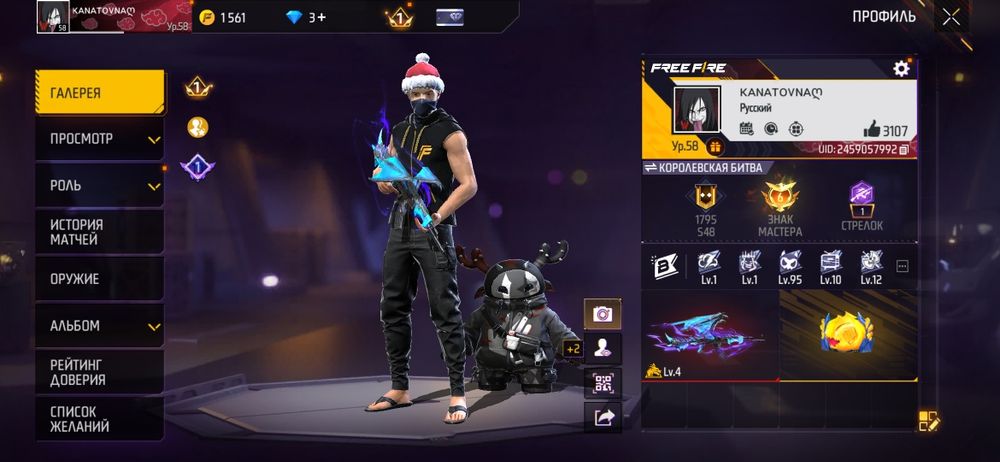
Task: Open Рейтинг доверия
Action: point(99,372)
